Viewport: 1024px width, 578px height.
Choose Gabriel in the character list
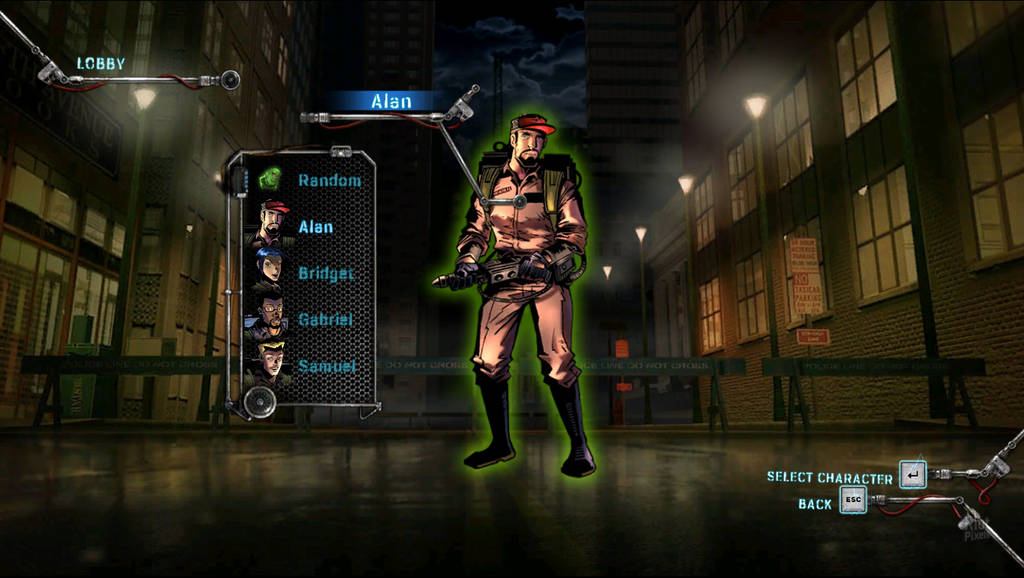click(x=325, y=320)
